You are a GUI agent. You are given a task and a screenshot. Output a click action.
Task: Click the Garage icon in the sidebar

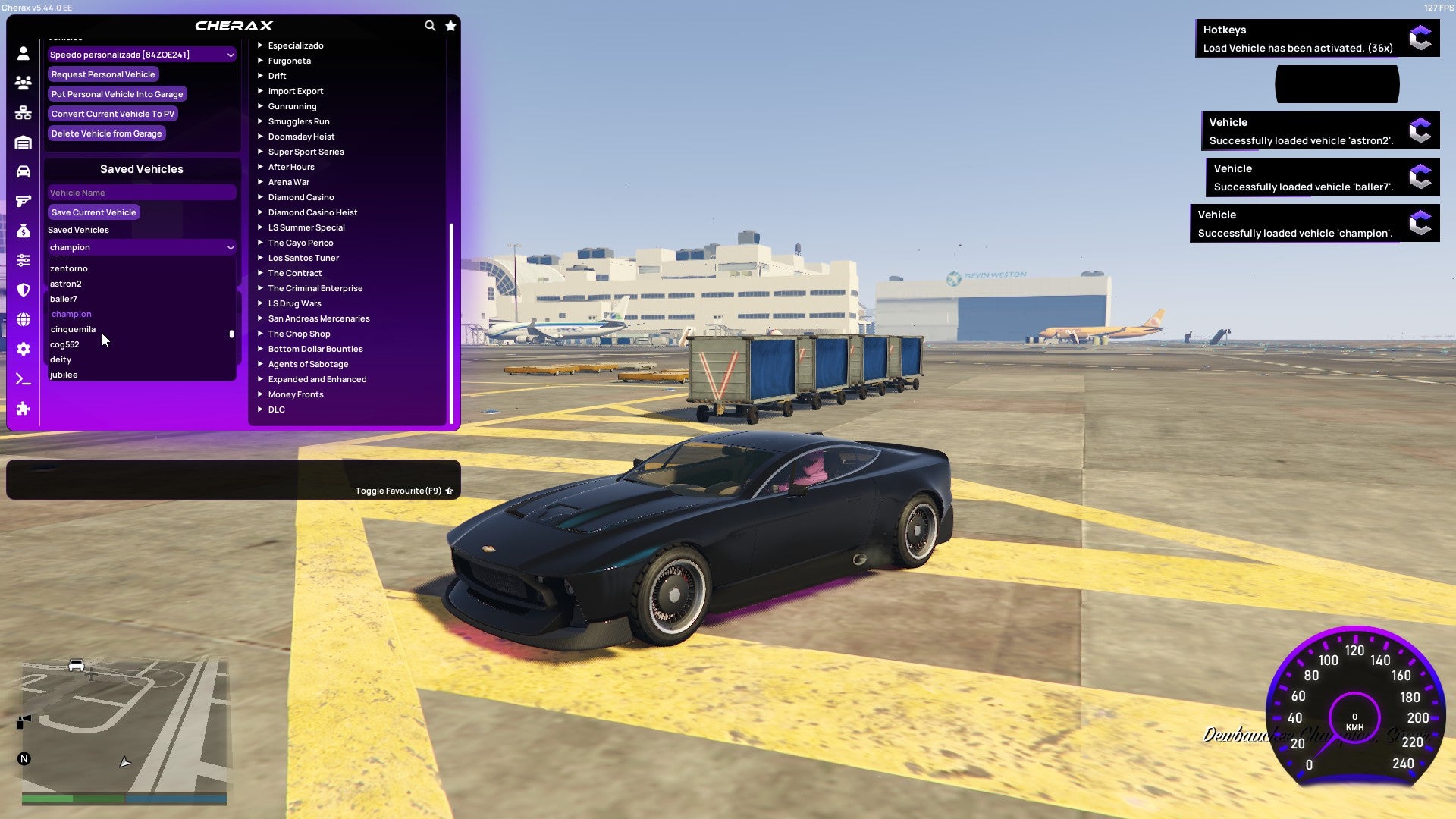tap(23, 141)
